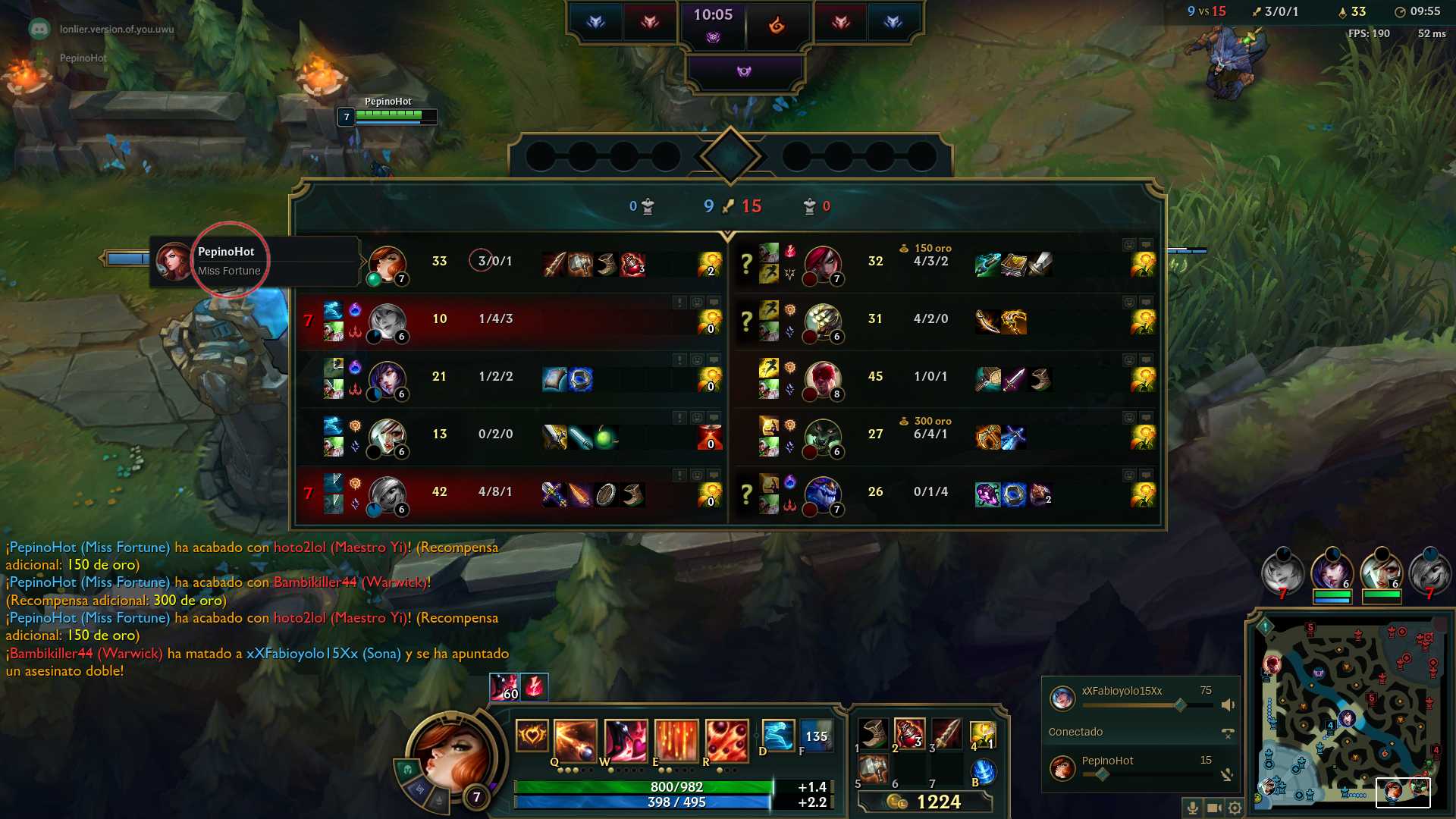
Task: Trigger the Ghost summoner spell on D
Action: (777, 736)
